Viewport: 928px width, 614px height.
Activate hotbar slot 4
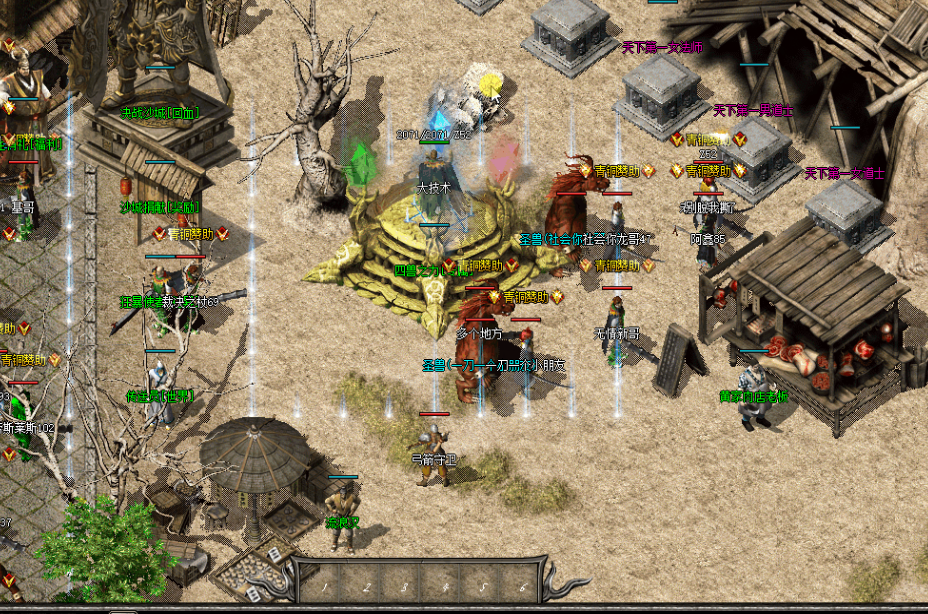coord(444,583)
